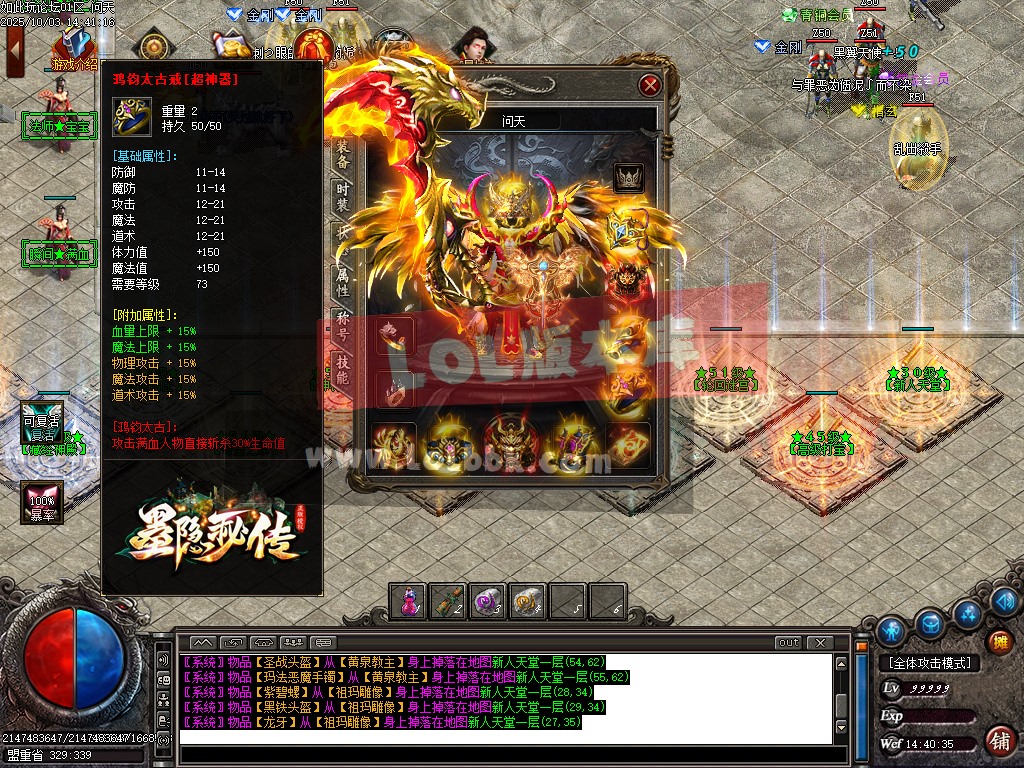Click the chat window's out button
Image resolution: width=1024 pixels, height=768 pixels.
788,642
